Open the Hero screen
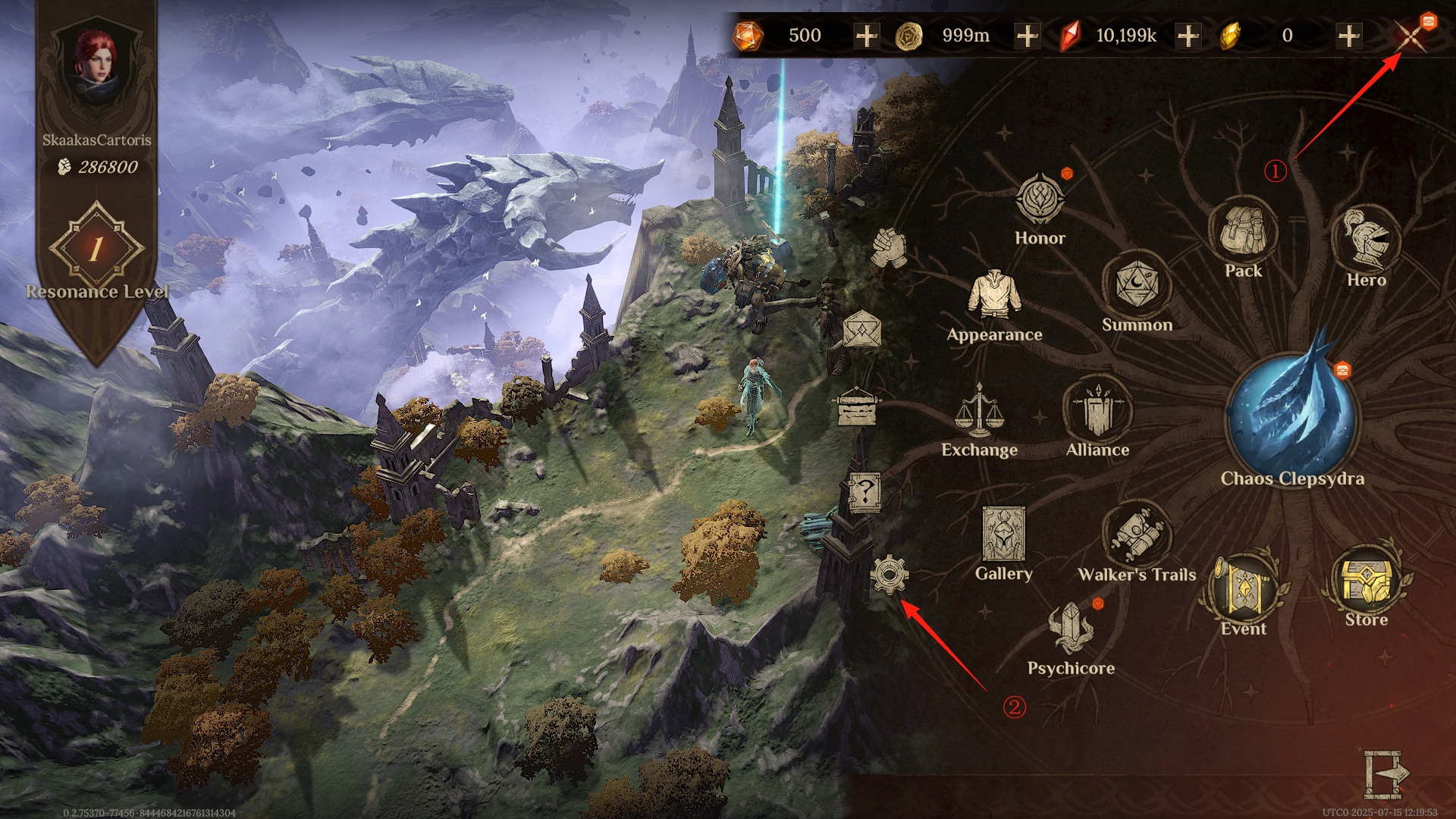 pos(1366,239)
